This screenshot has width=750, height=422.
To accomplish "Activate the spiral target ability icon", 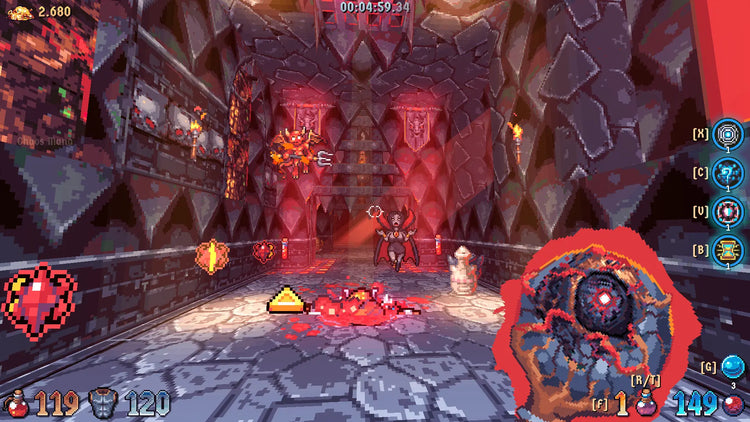I will [x=728, y=134].
